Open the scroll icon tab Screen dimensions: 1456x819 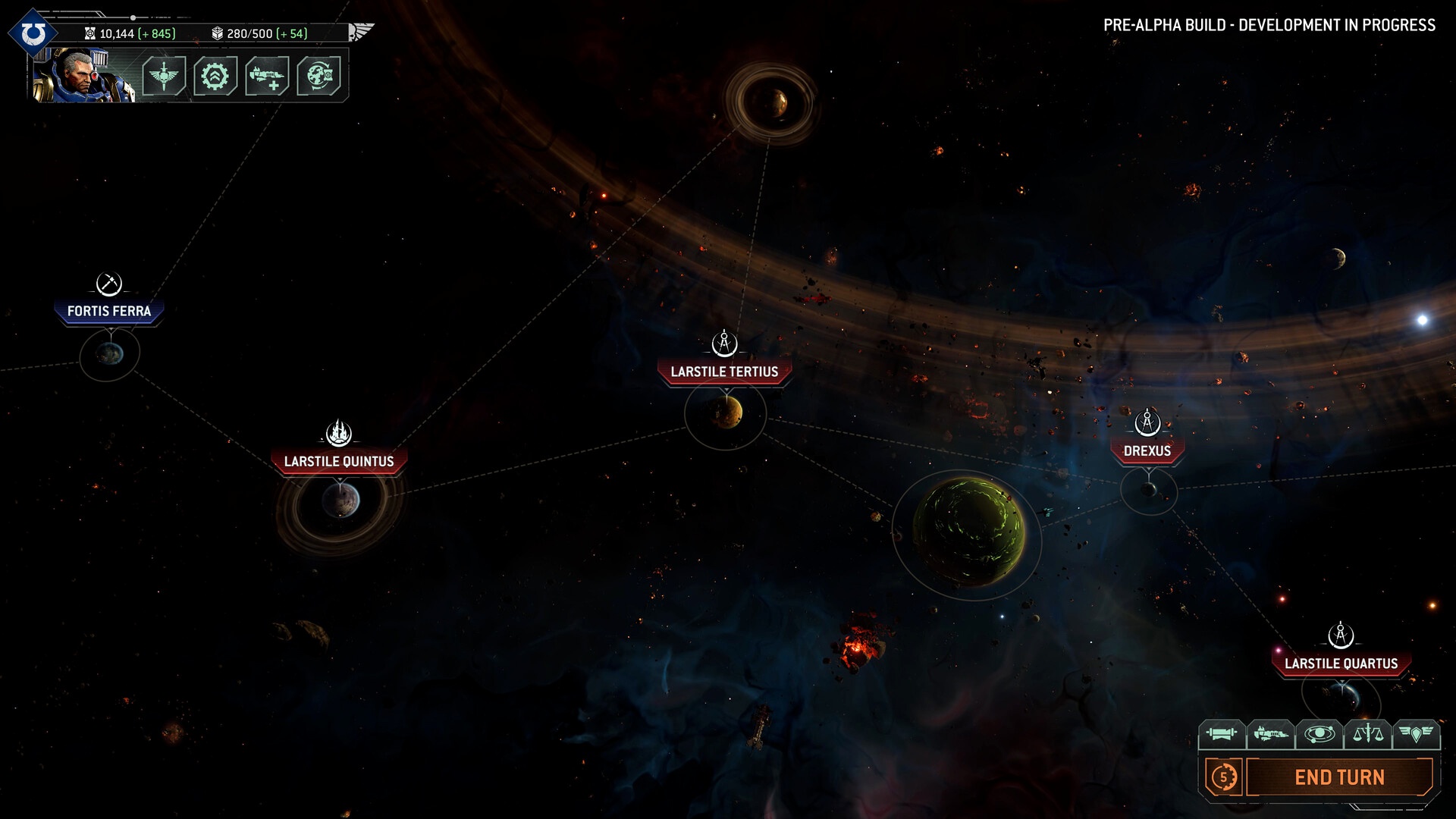pos(1221,734)
